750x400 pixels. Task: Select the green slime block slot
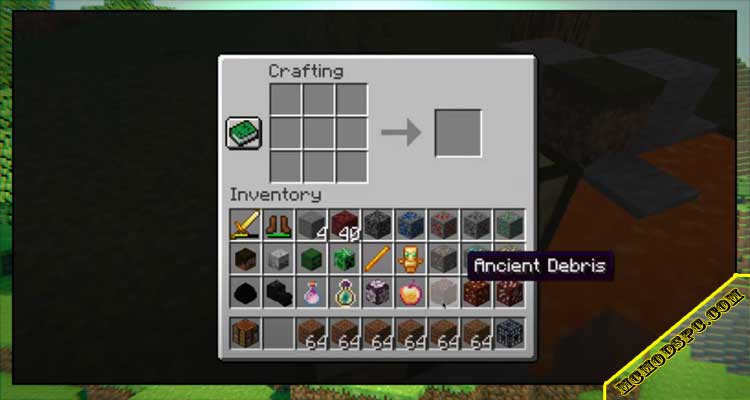312,260
